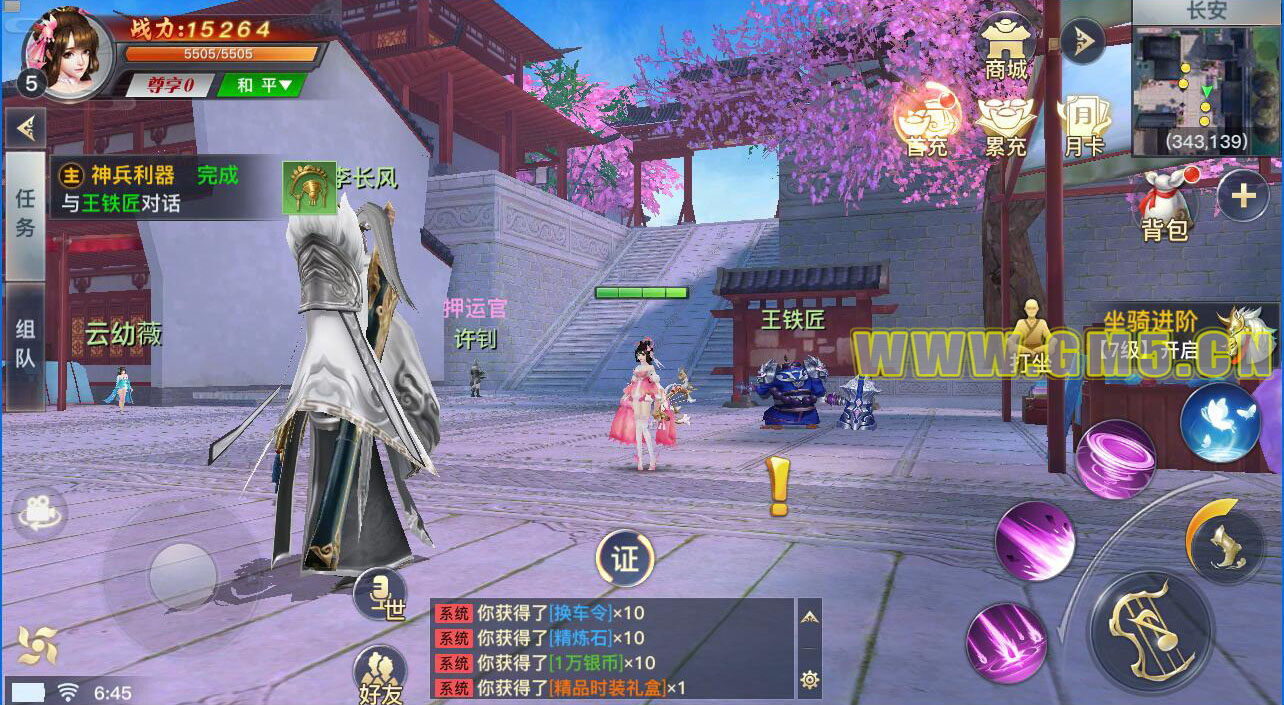Start 打坐 meditation

[x=1030, y=340]
